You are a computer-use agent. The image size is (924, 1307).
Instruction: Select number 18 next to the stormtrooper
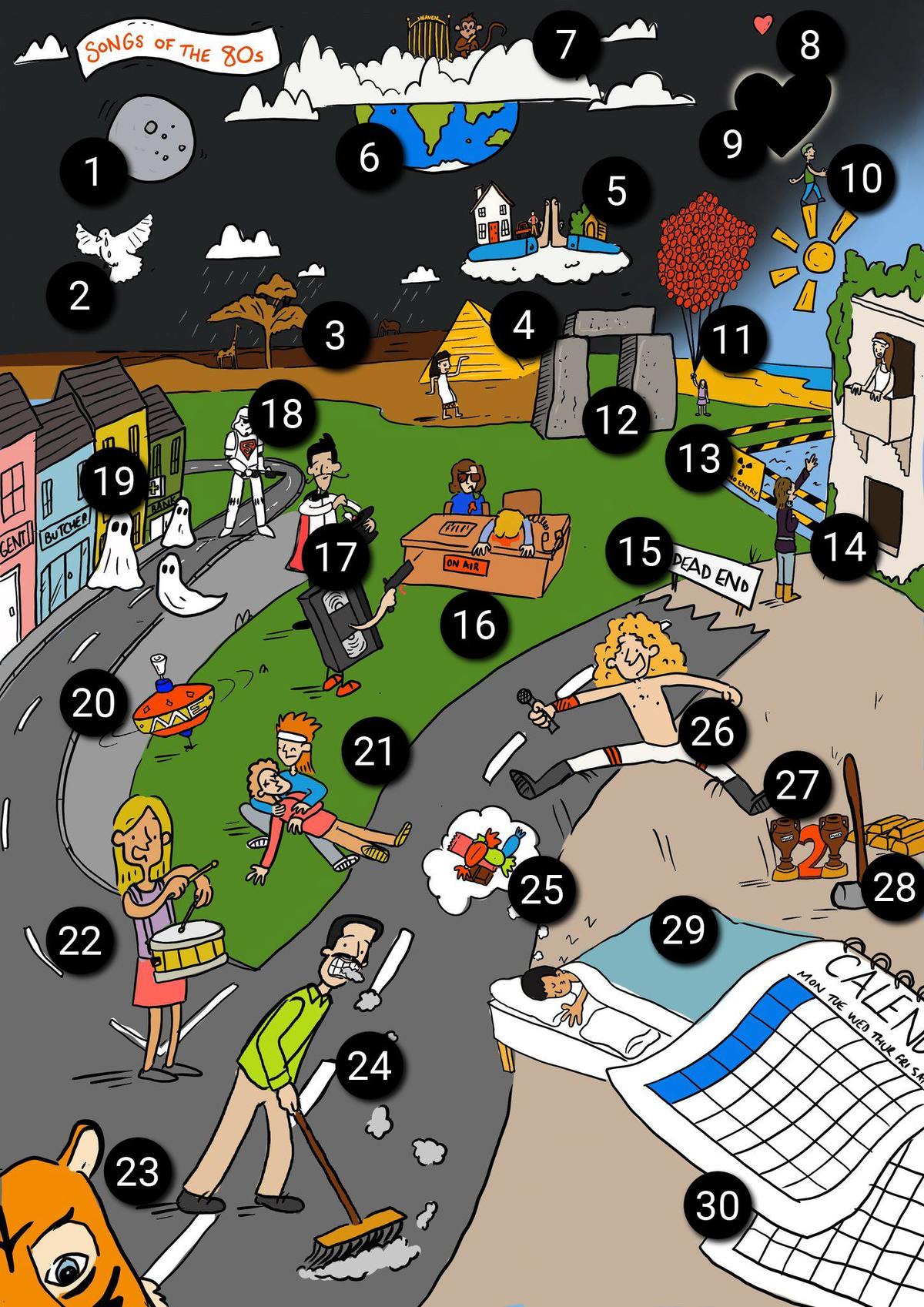click(282, 414)
